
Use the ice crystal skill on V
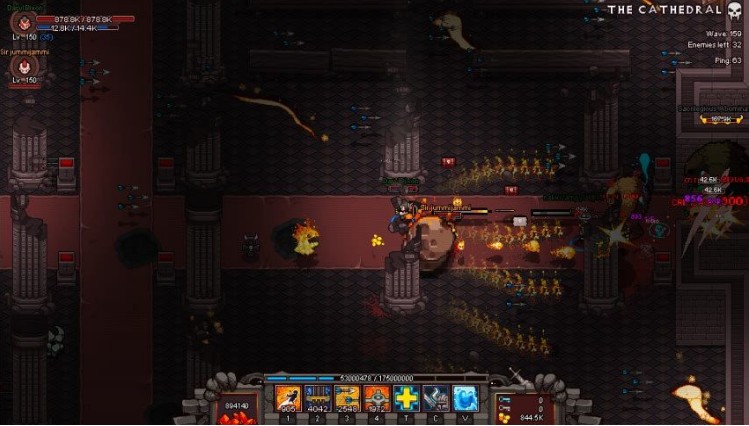coord(465,398)
